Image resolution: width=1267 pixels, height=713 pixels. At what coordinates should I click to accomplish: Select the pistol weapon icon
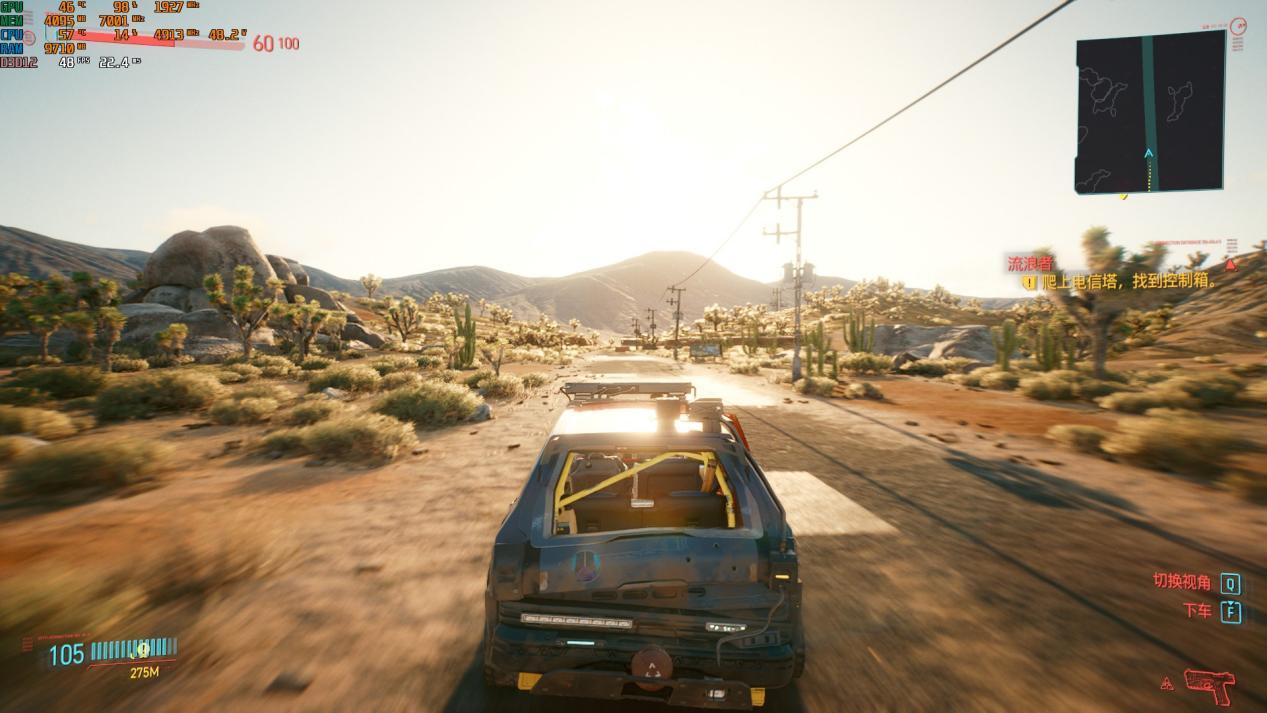click(1209, 686)
